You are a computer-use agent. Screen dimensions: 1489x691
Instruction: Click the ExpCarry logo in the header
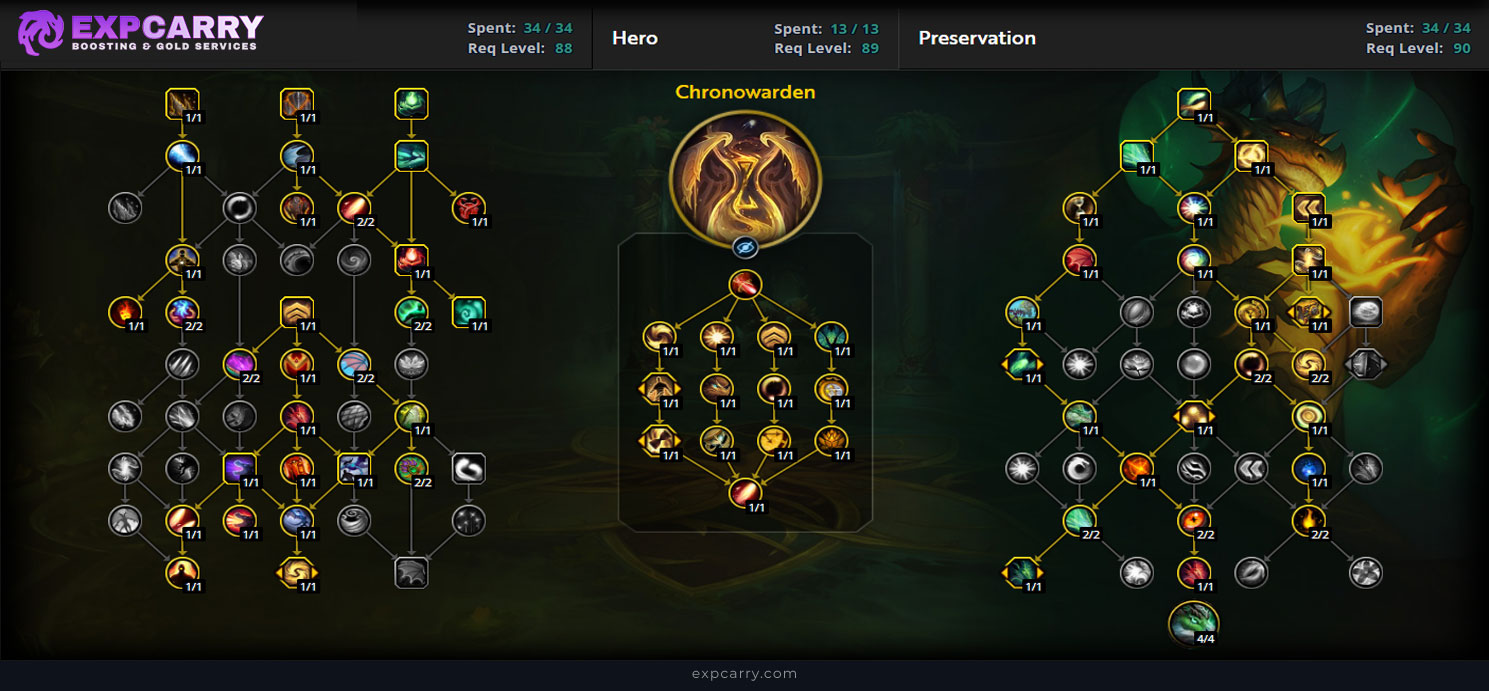point(140,33)
